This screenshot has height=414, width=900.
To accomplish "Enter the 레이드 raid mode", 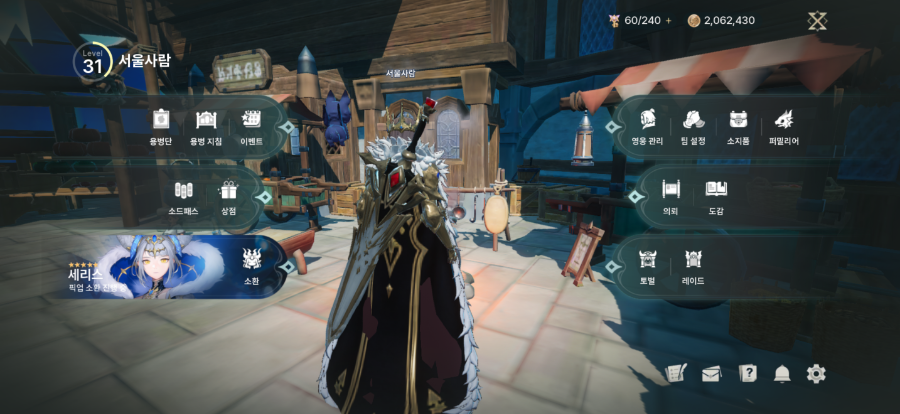I will 693,265.
